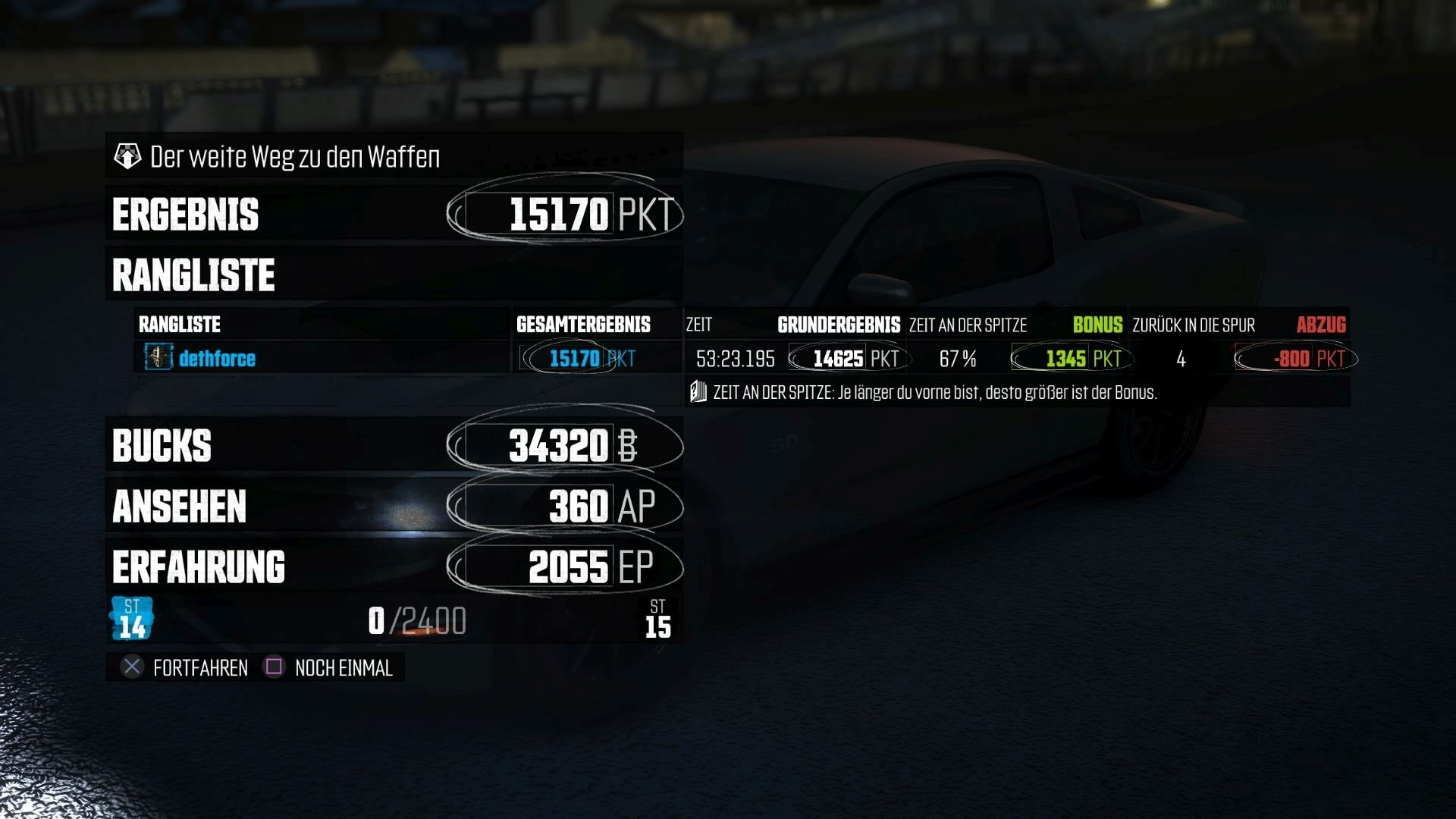Click the mission shield icon beside the title
This screenshot has height=819, width=1456.
pyautogui.click(x=129, y=155)
